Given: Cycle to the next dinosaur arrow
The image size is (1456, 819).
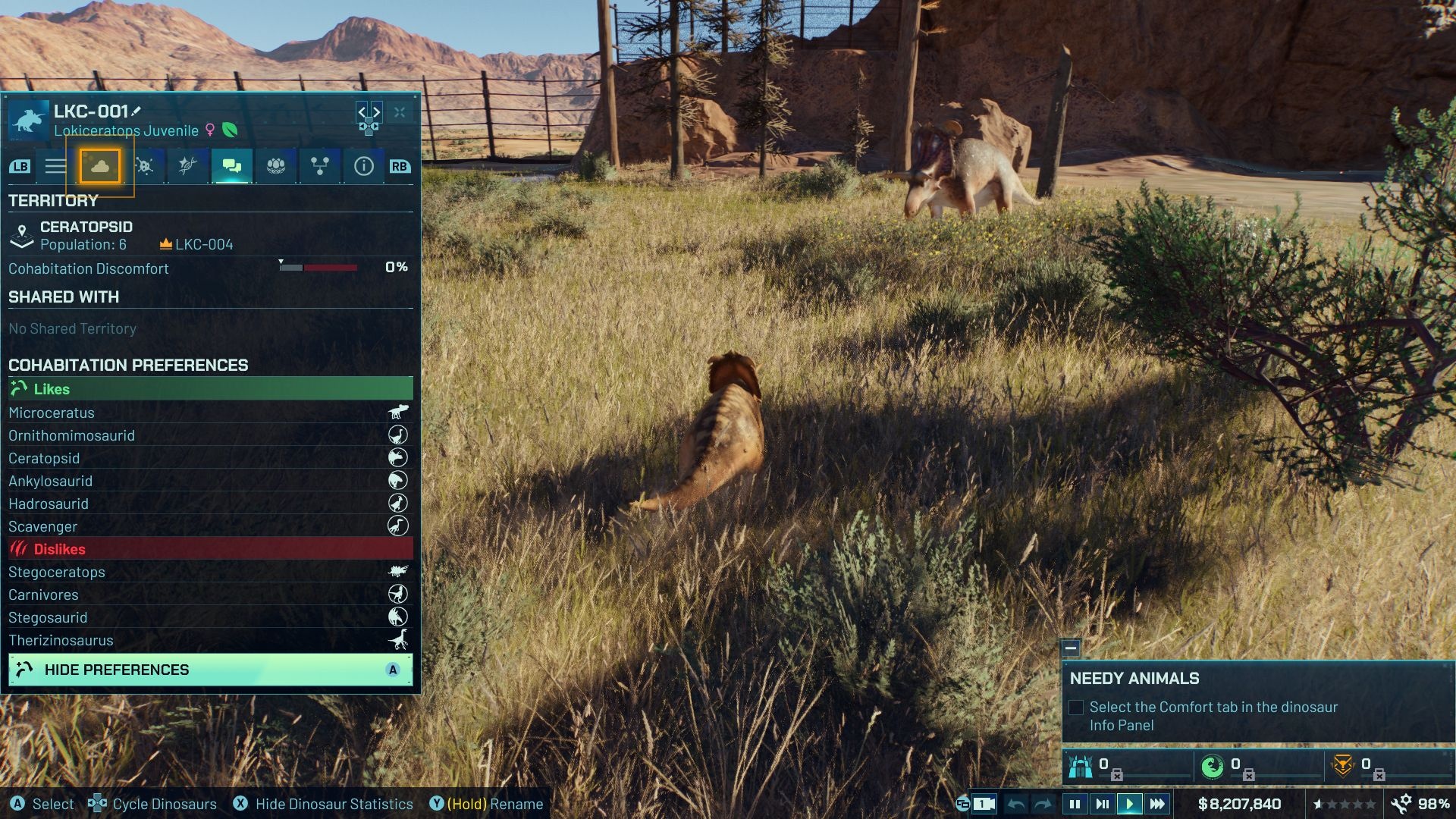Looking at the screenshot, I should click(x=376, y=112).
